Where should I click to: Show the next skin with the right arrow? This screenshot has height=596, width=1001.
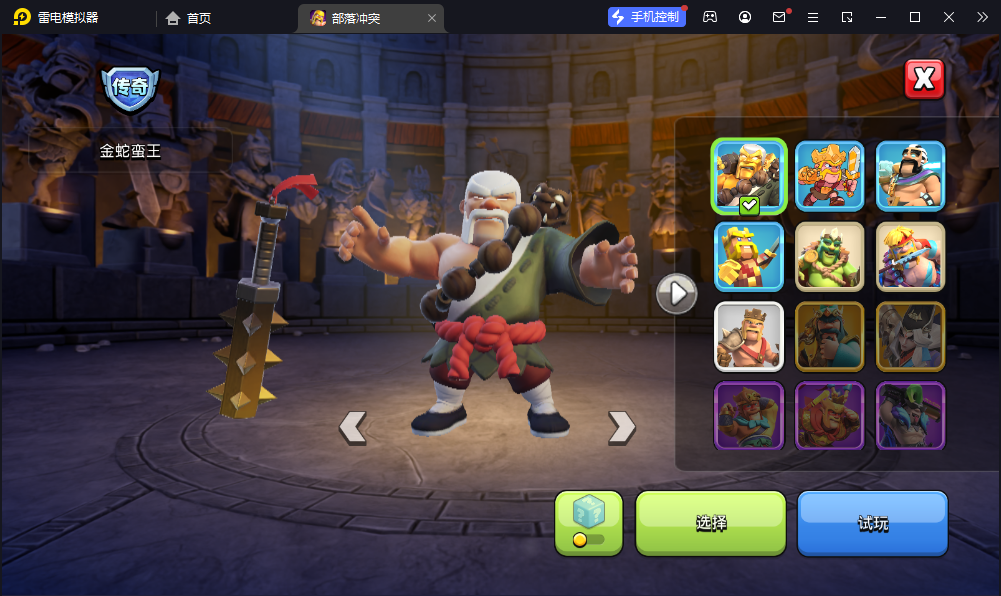(x=621, y=427)
